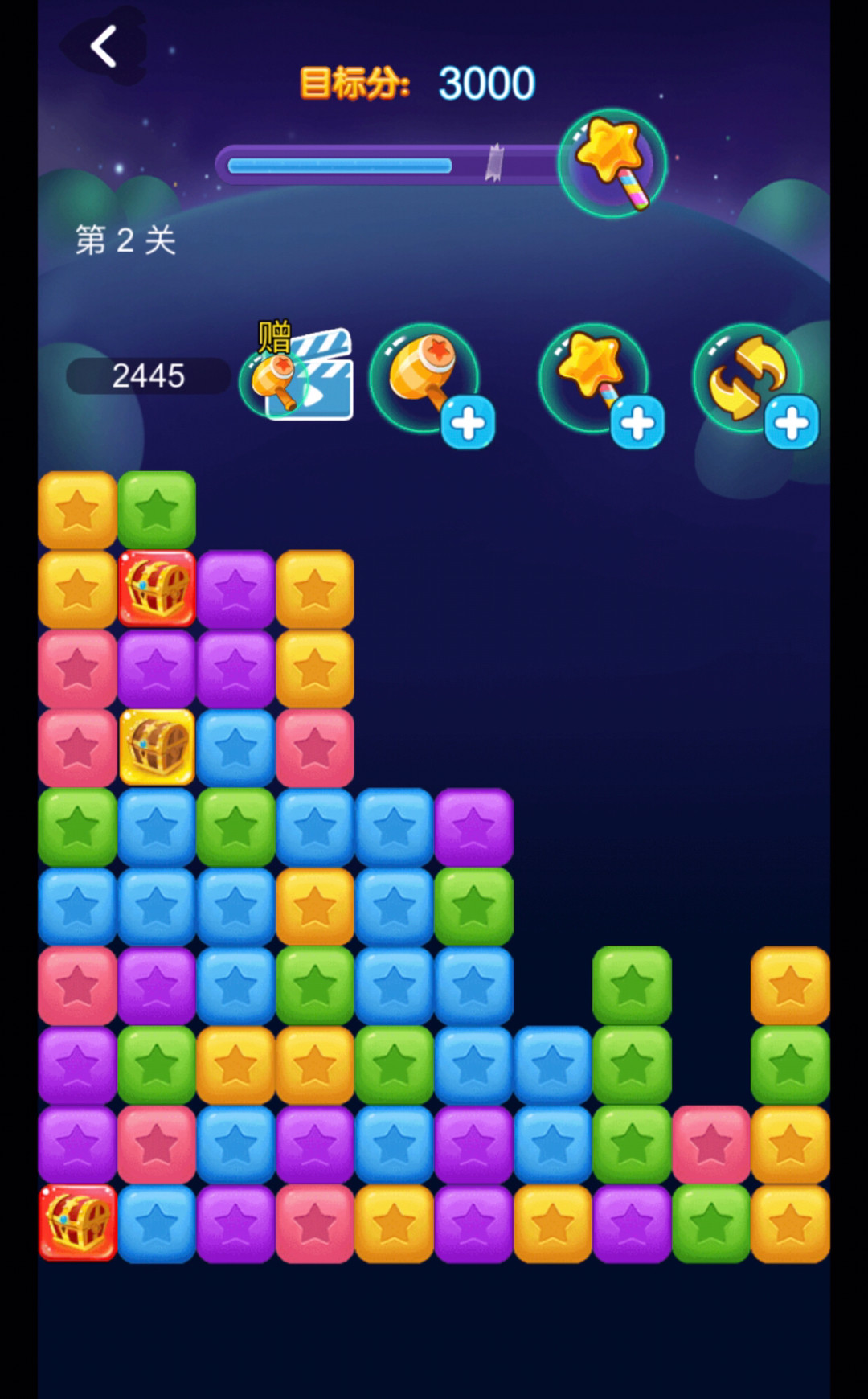The width and height of the screenshot is (868, 1399).
Task: Choose the star wand booster with plus badge
Action: point(595,378)
